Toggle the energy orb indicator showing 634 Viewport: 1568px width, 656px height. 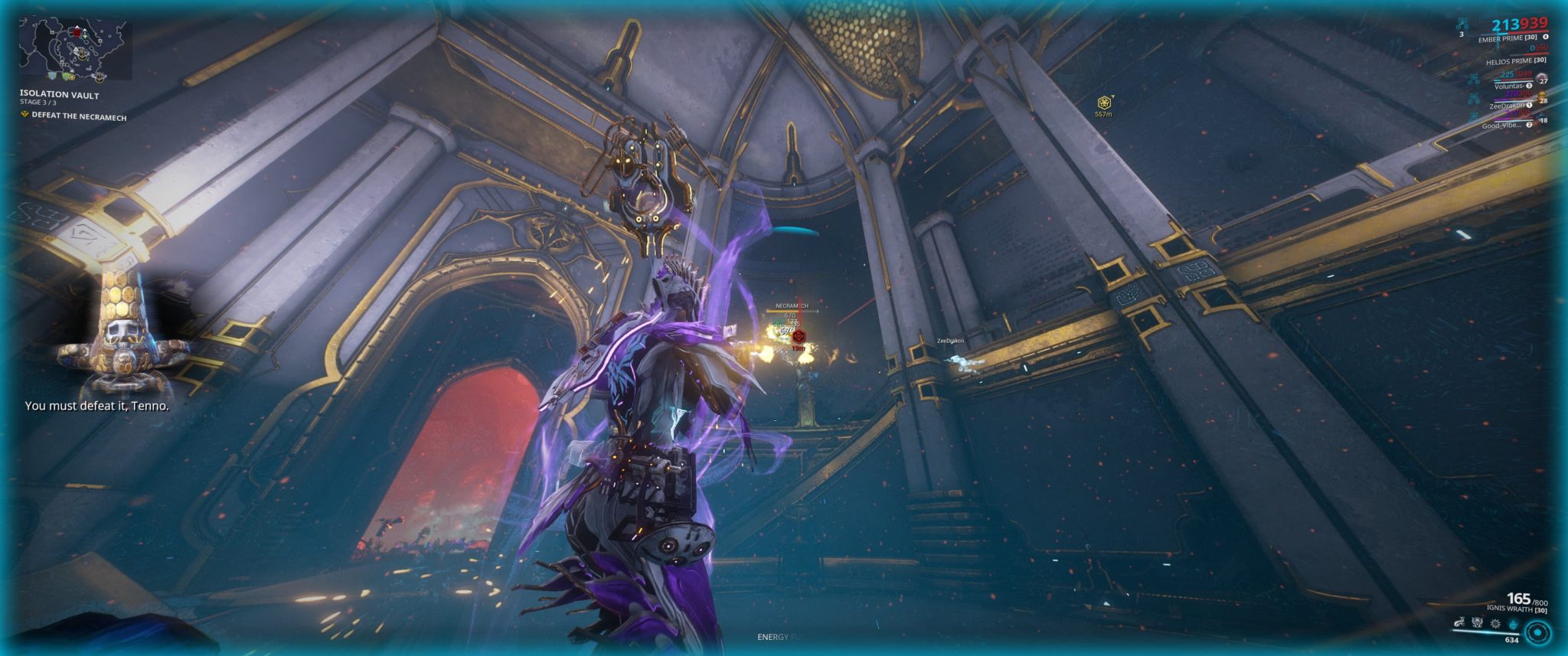[1538, 633]
